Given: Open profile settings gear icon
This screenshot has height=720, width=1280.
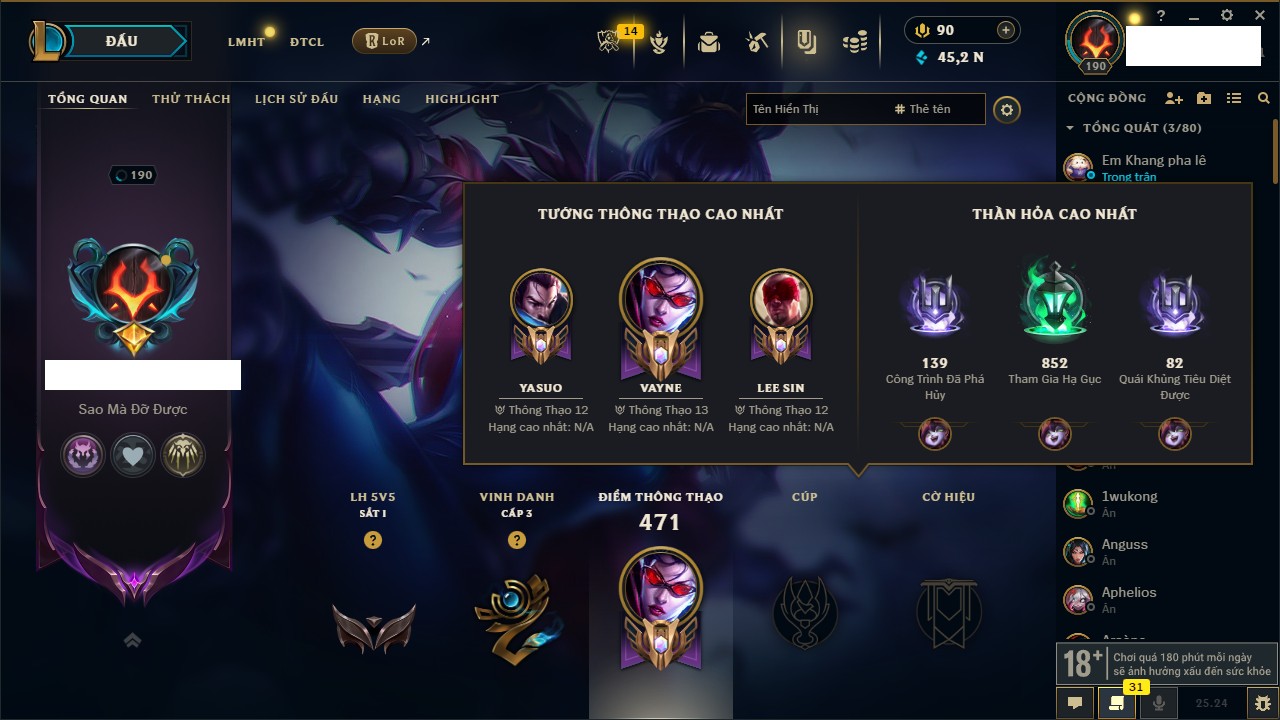Looking at the screenshot, I should 1007,109.
